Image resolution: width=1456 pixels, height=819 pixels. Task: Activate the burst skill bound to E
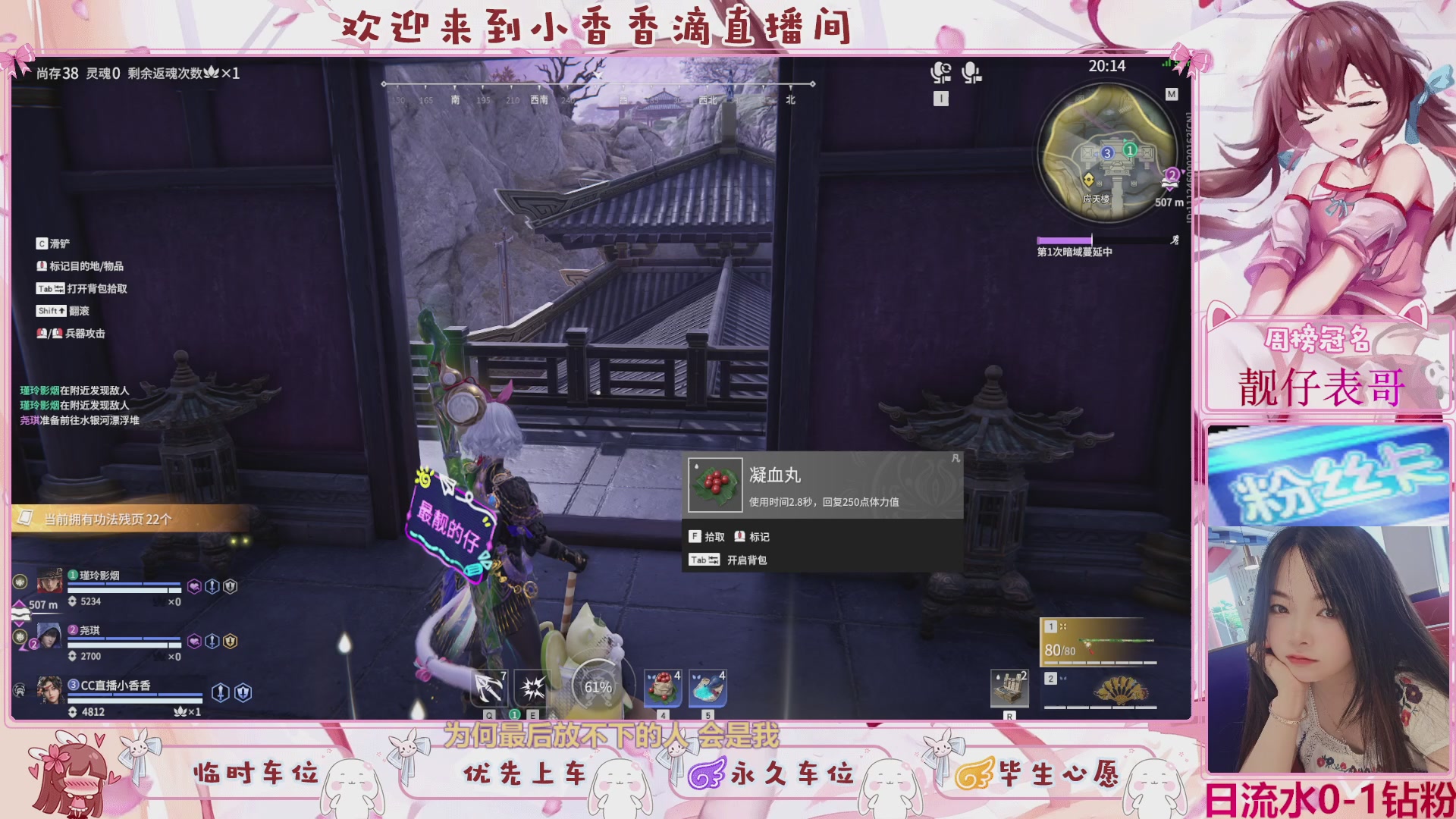pos(533,686)
